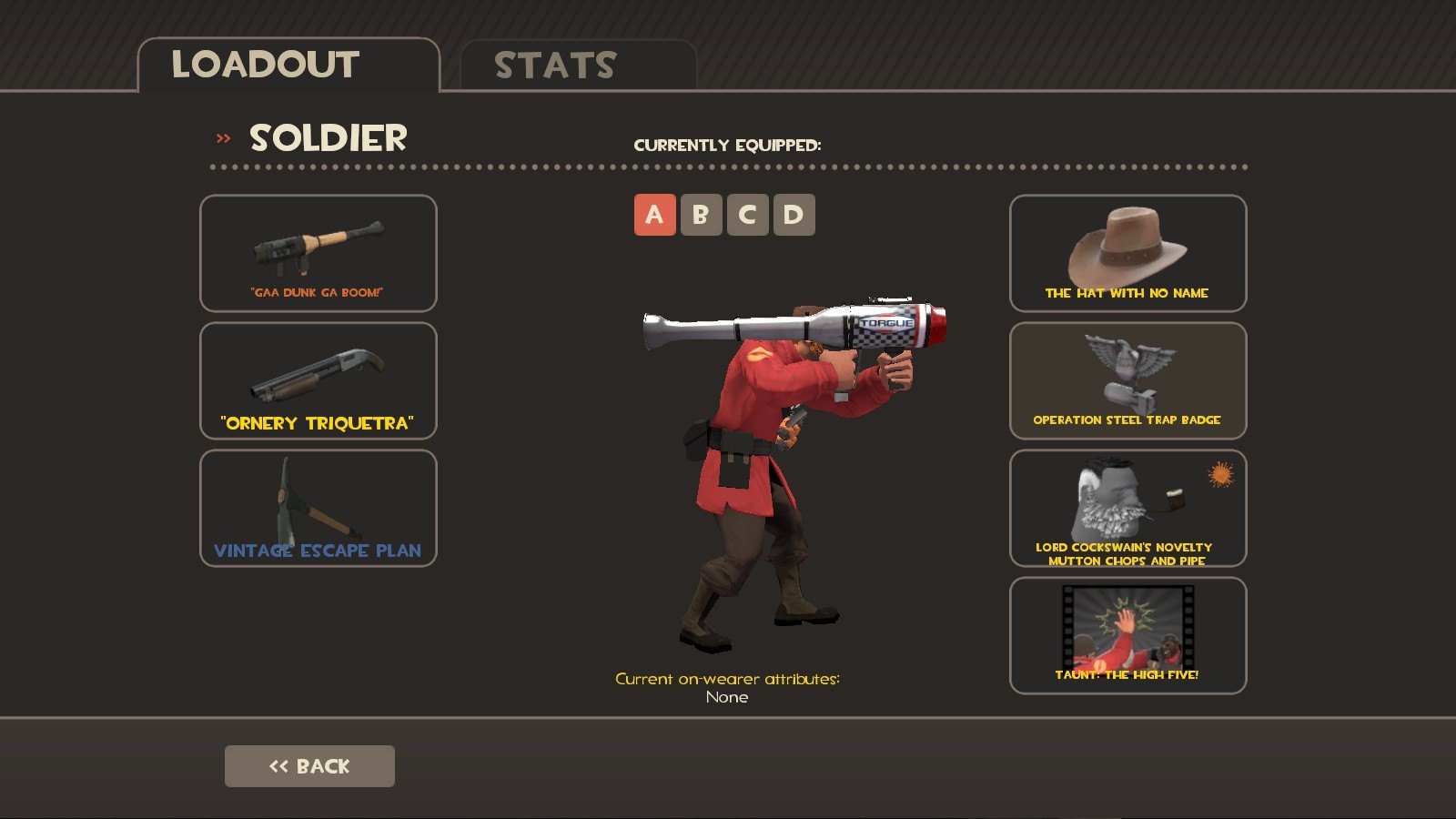Screen dimensions: 1456x819
Task: Open Lord Cockswain's Mutton Chops and Pipe slot
Action: (x=1127, y=508)
